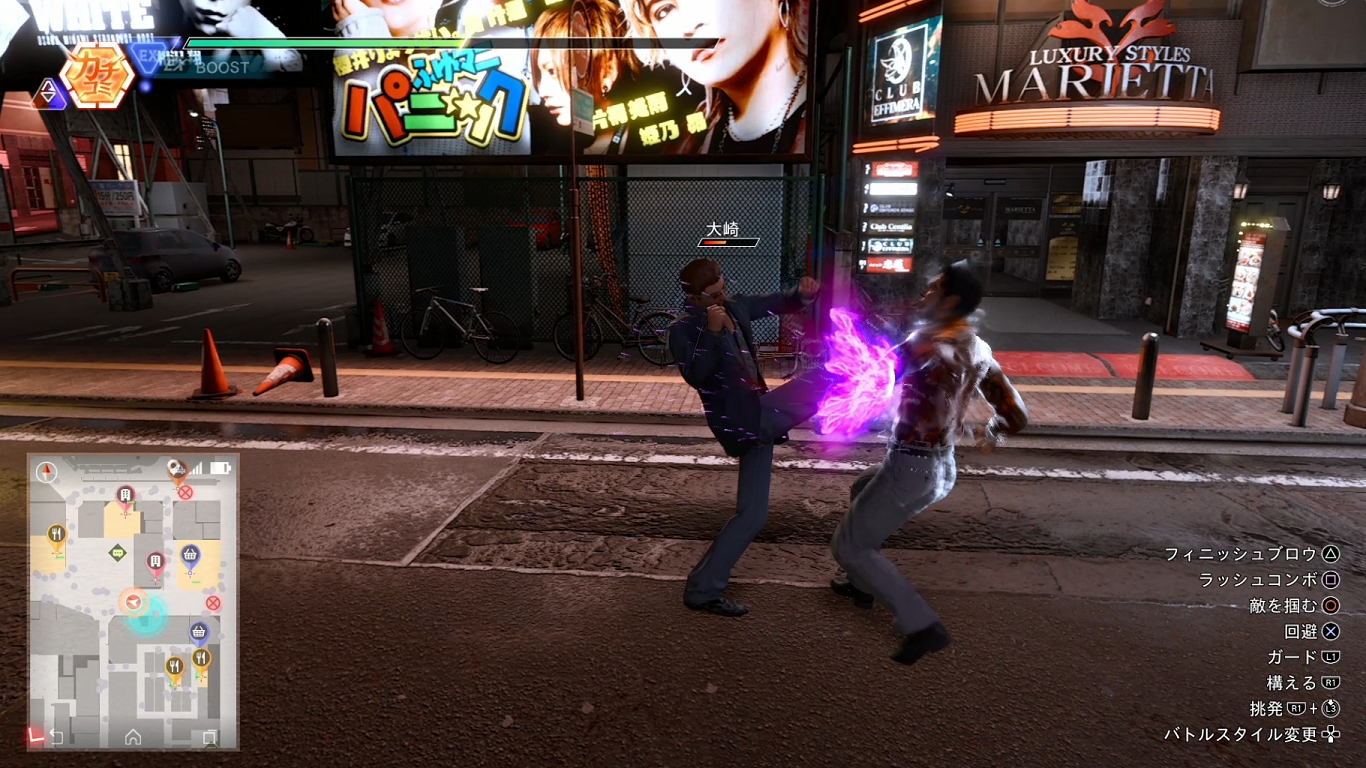
Task: Tap the phone's home button on minimap
Action: coord(133,738)
